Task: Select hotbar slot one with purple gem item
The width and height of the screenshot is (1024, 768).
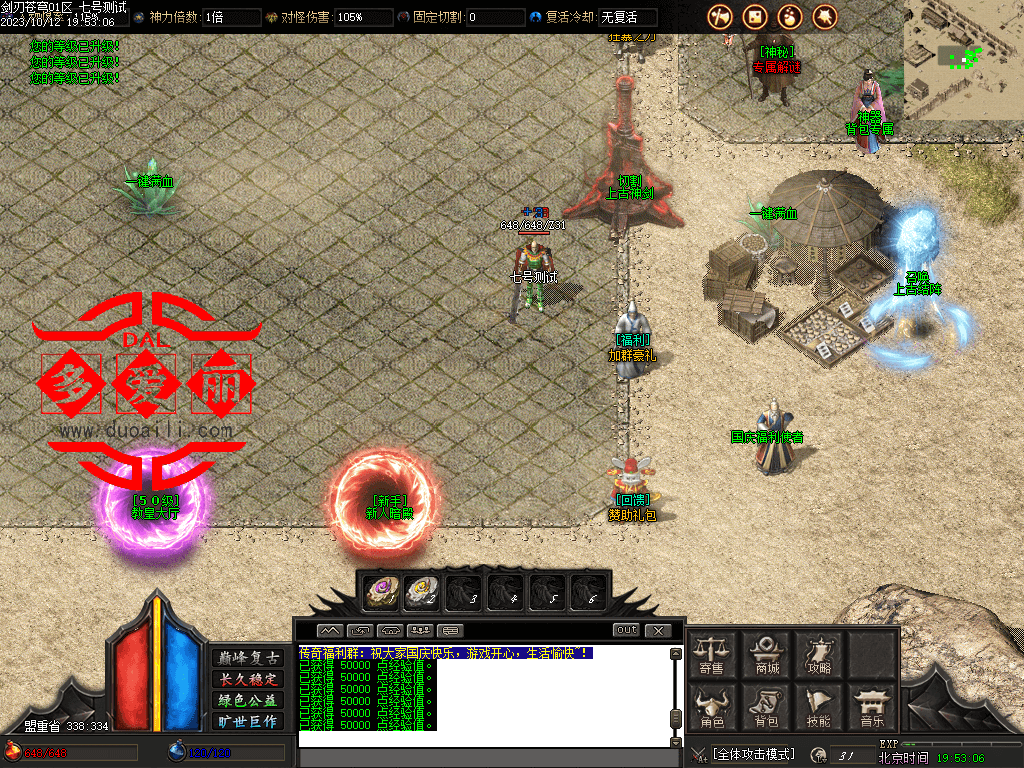Action: pos(381,592)
